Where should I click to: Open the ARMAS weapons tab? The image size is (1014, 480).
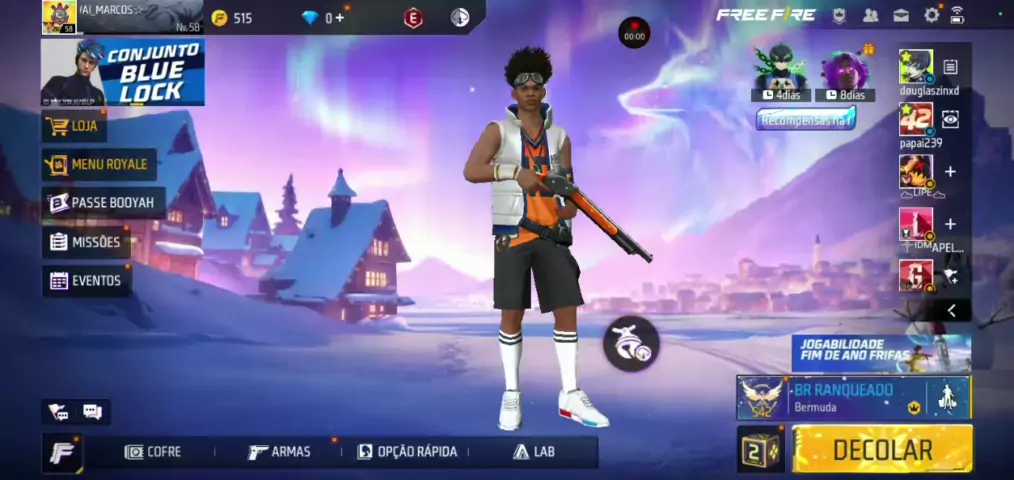point(279,452)
